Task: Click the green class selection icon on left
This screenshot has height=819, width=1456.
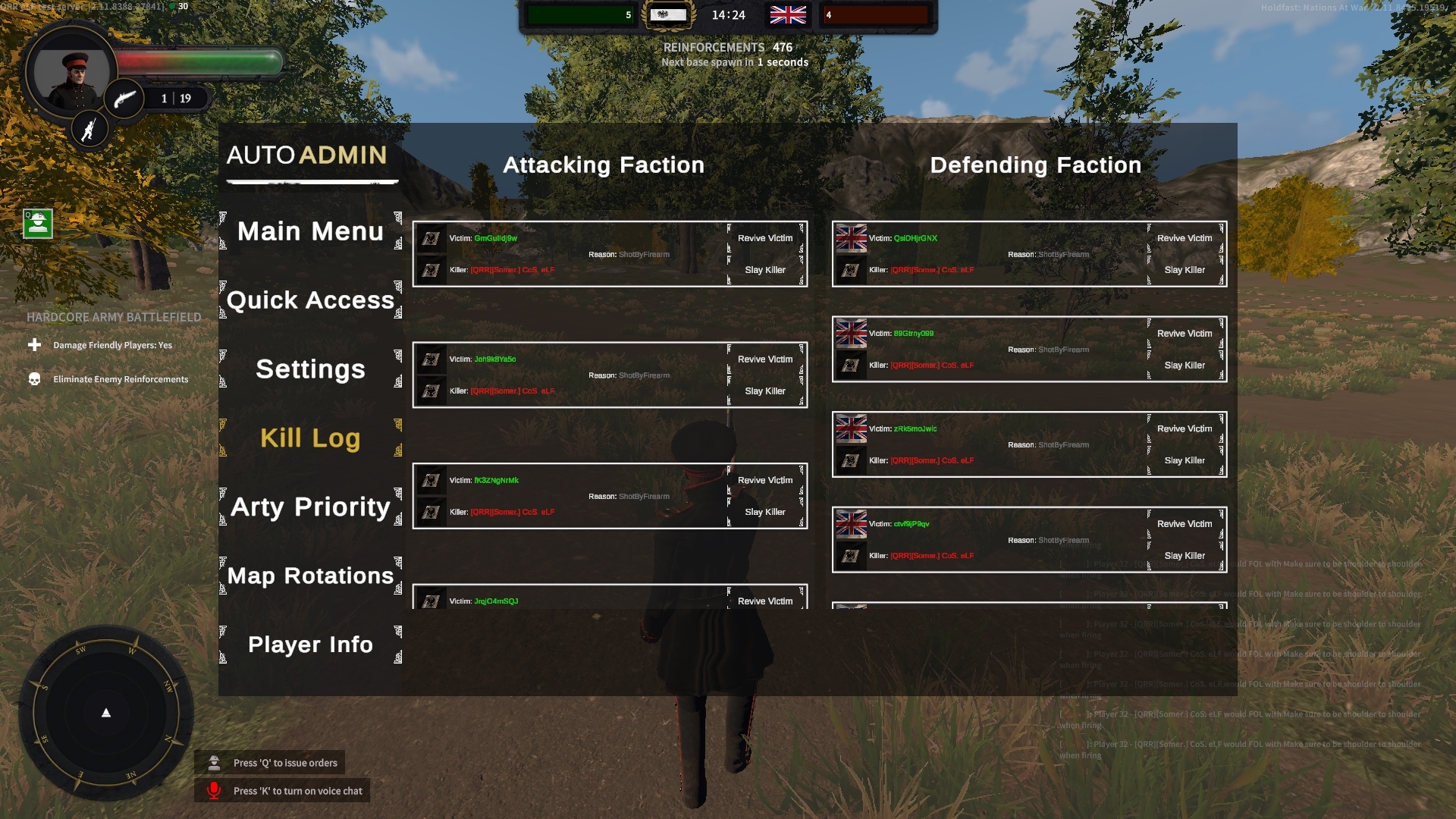Action: coord(36,224)
